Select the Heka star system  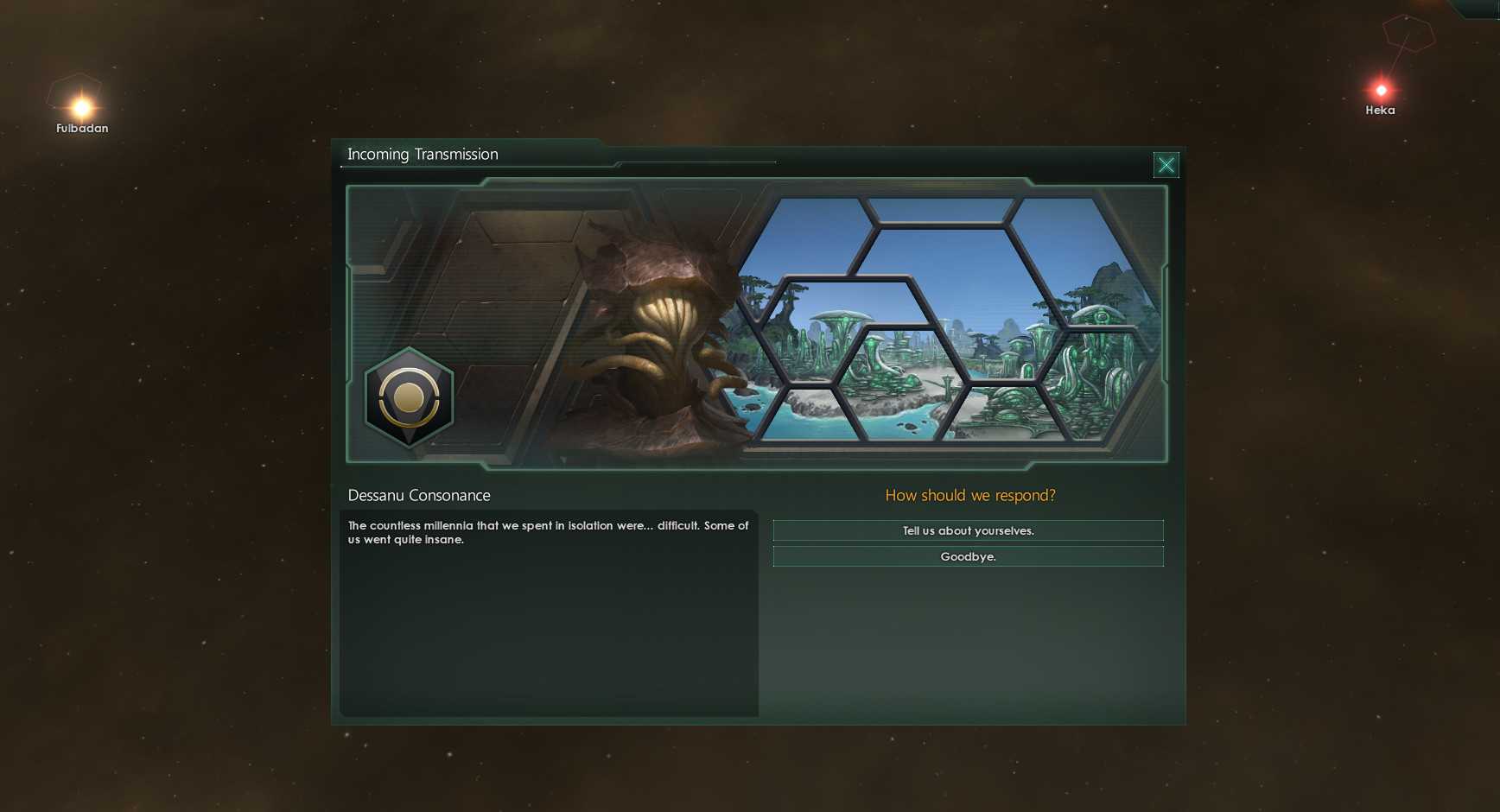1380,89
